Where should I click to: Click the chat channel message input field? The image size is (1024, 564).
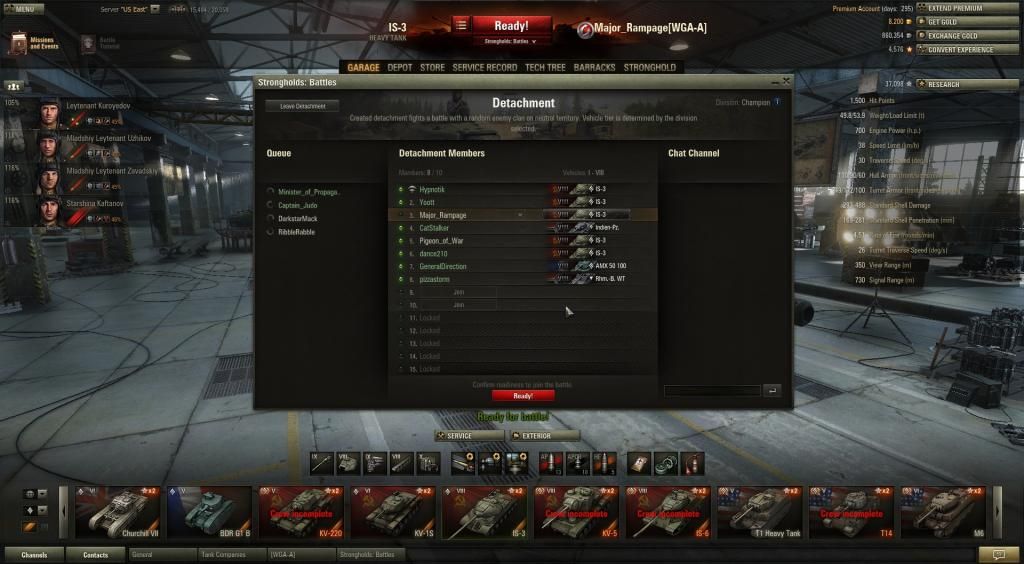[x=712, y=391]
